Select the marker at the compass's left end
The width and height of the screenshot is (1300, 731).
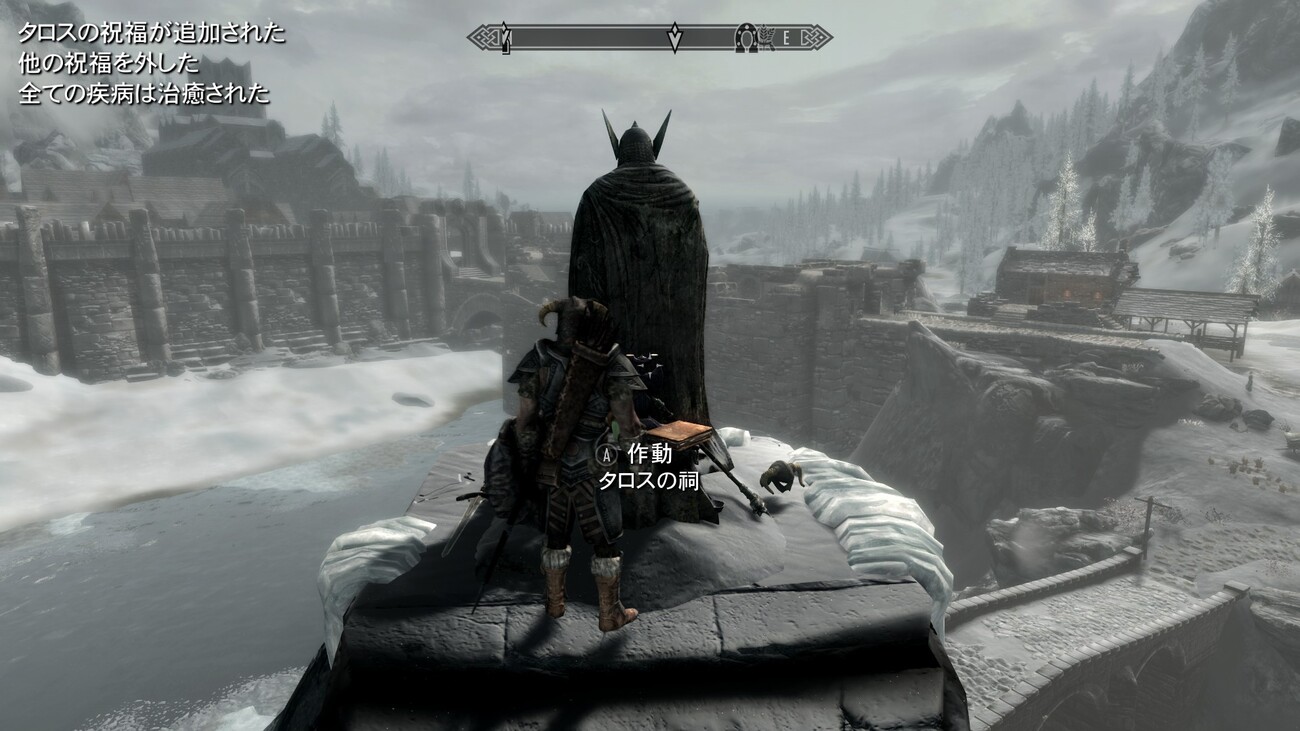[505, 39]
